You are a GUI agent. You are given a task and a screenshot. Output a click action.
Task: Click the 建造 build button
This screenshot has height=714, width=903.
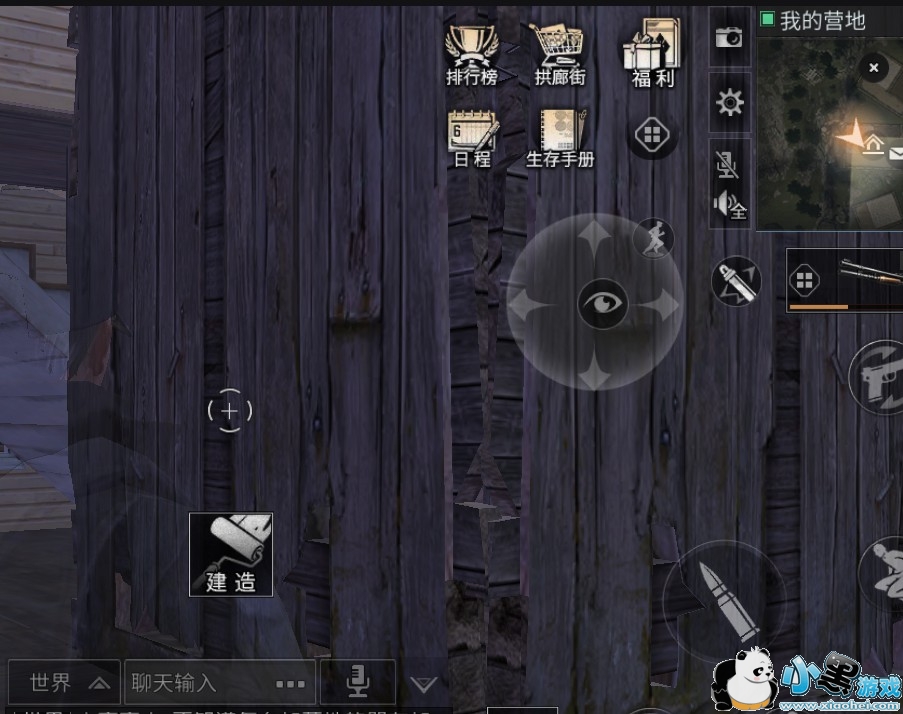tap(231, 554)
